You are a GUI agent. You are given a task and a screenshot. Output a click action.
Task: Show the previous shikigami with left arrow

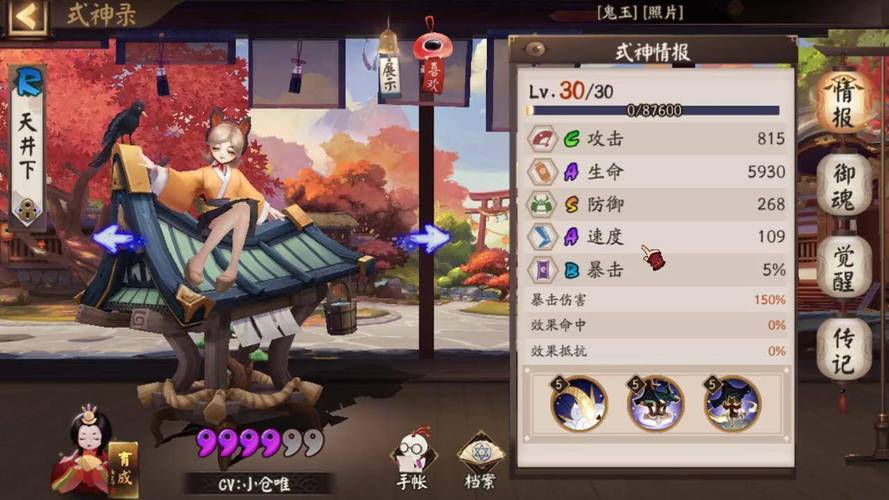[x=118, y=239]
